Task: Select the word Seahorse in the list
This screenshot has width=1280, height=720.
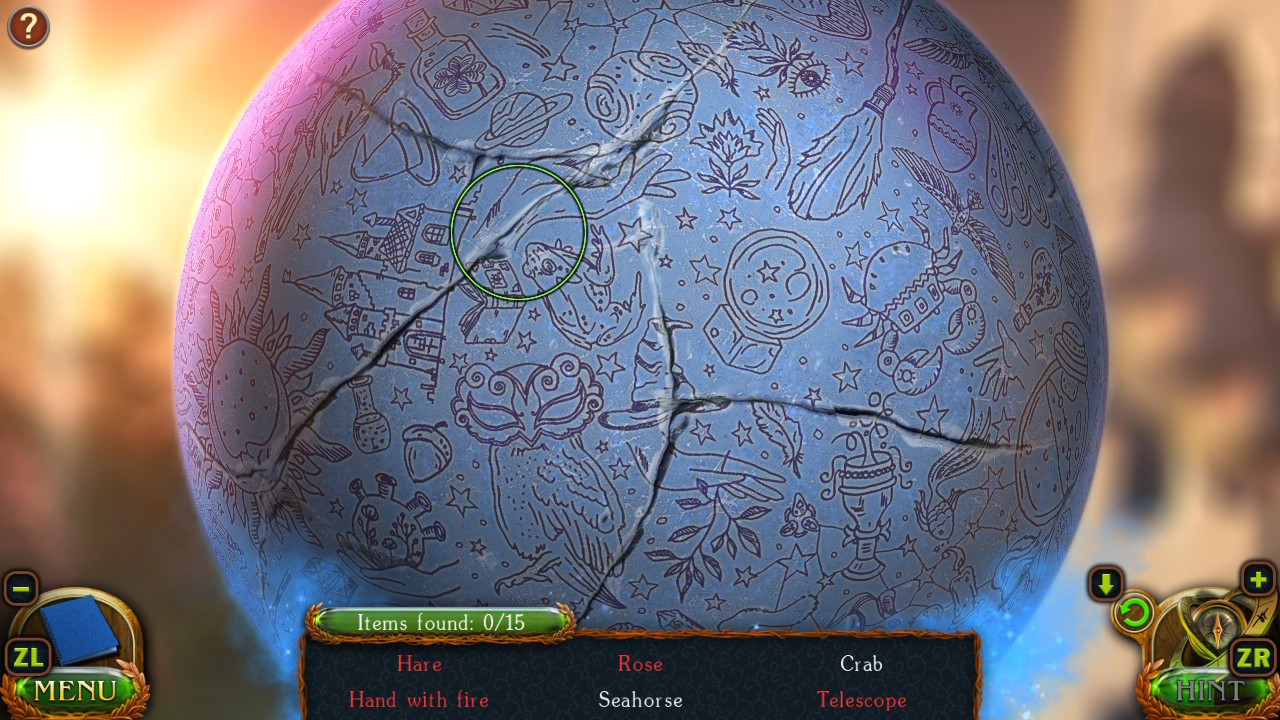Action: pos(640,700)
